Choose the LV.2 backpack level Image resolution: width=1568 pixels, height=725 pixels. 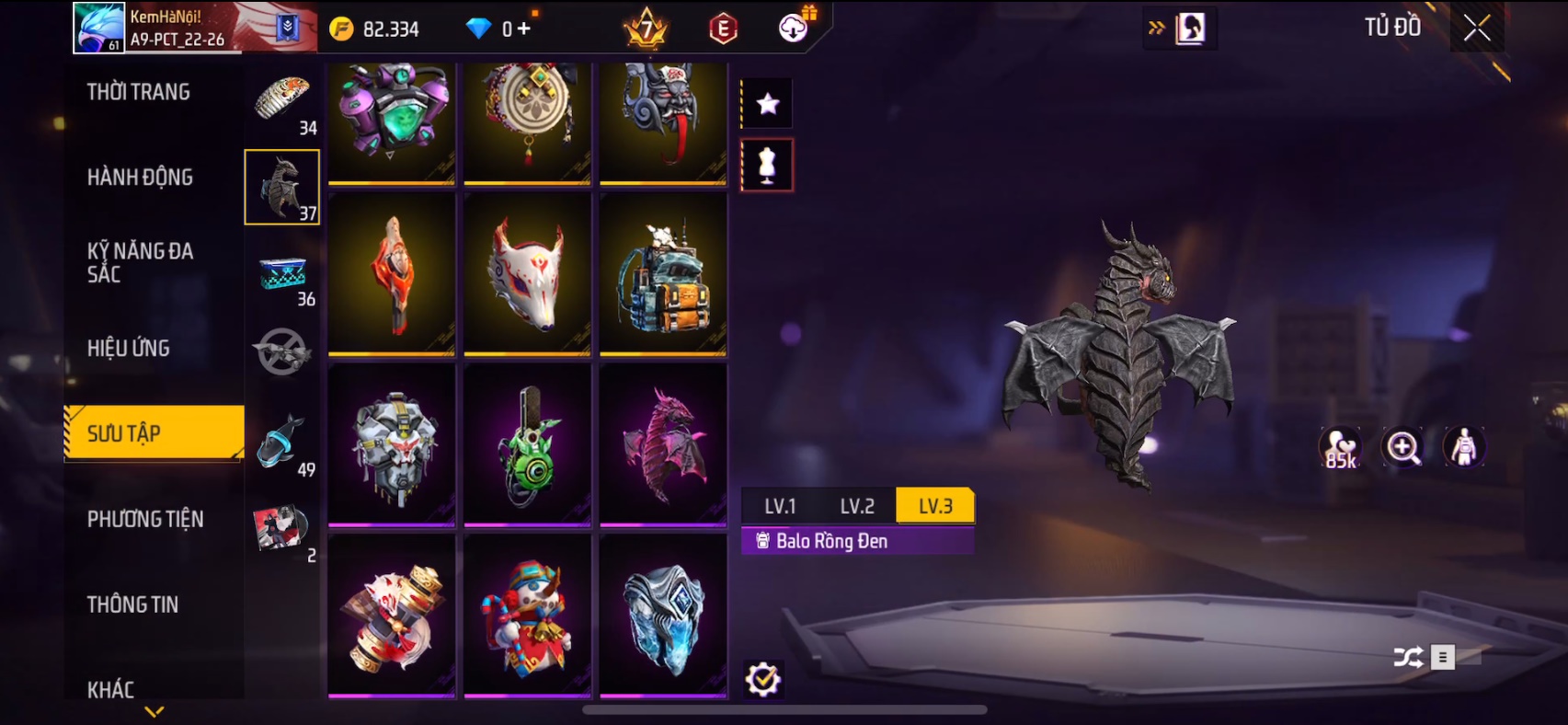(857, 506)
